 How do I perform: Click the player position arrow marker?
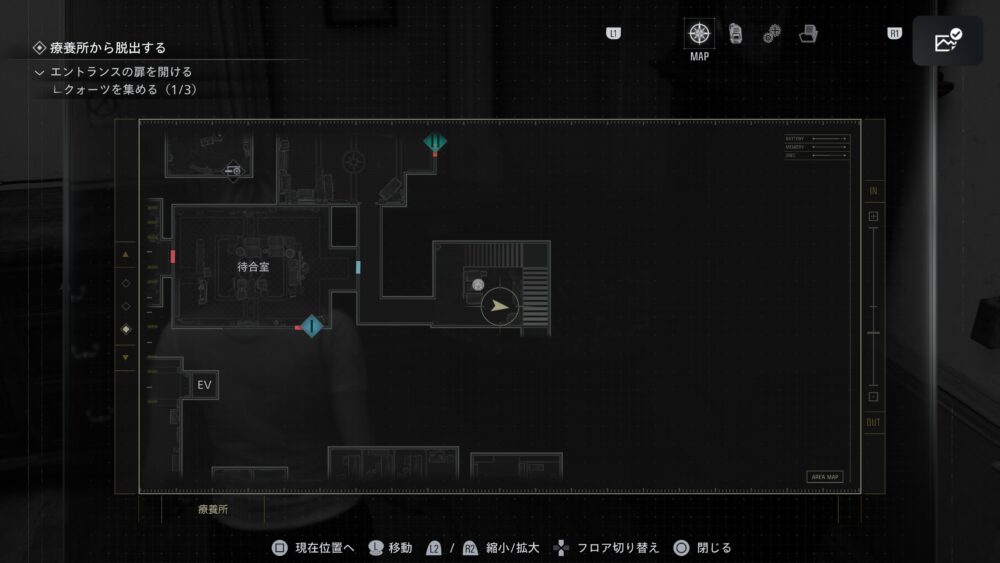pyautogui.click(x=499, y=307)
